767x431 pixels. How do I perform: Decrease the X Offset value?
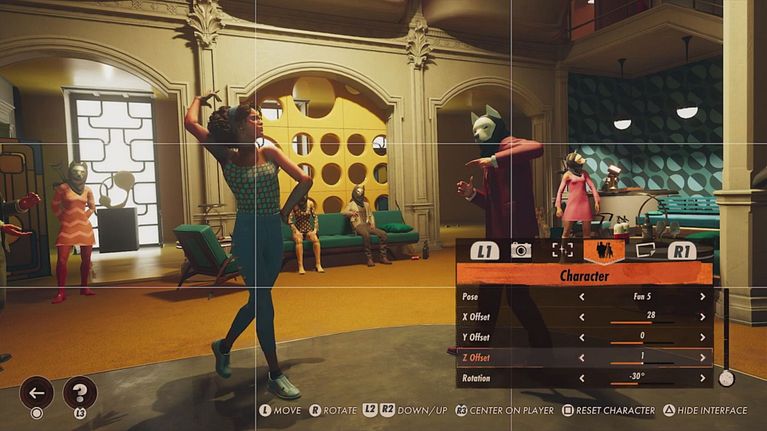point(583,317)
